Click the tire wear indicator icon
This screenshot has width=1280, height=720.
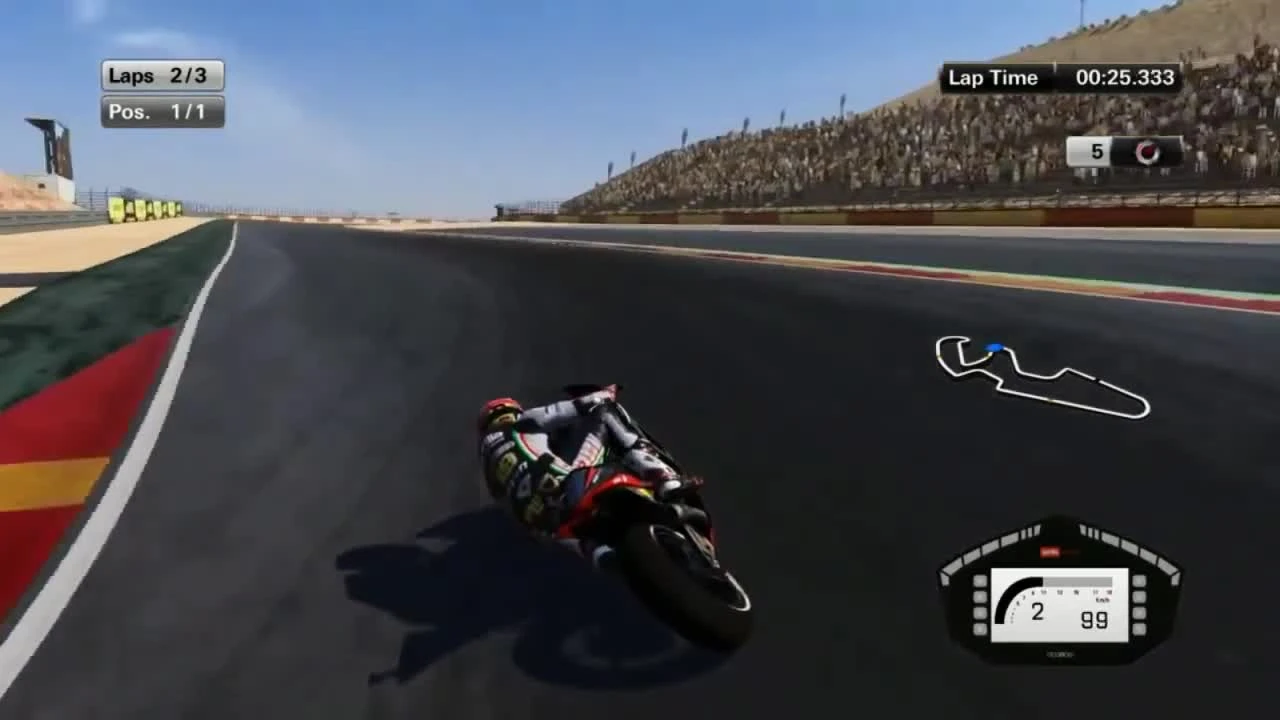click(1147, 153)
